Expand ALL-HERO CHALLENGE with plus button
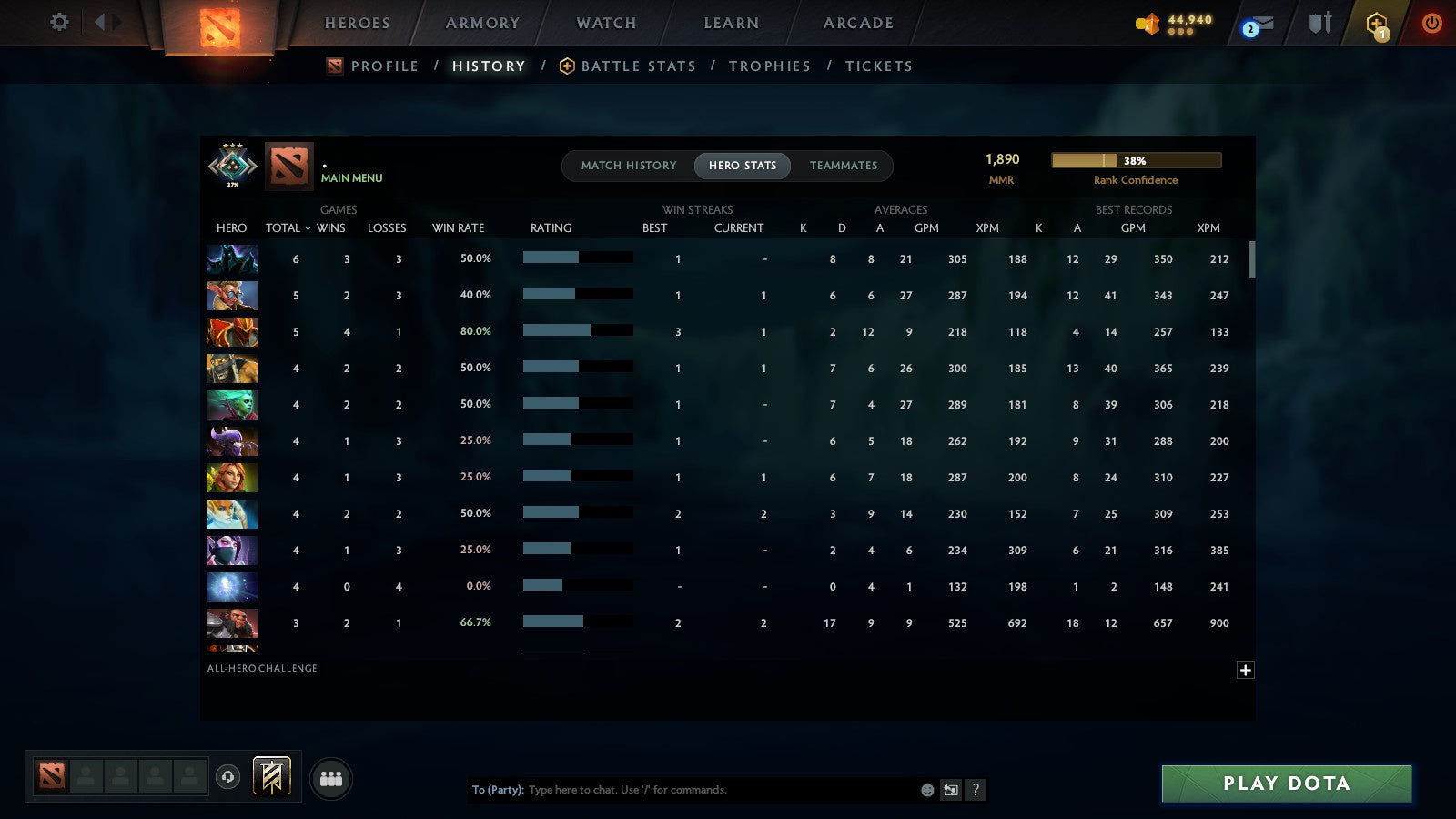Viewport: 1456px width, 819px height. pyautogui.click(x=1245, y=670)
